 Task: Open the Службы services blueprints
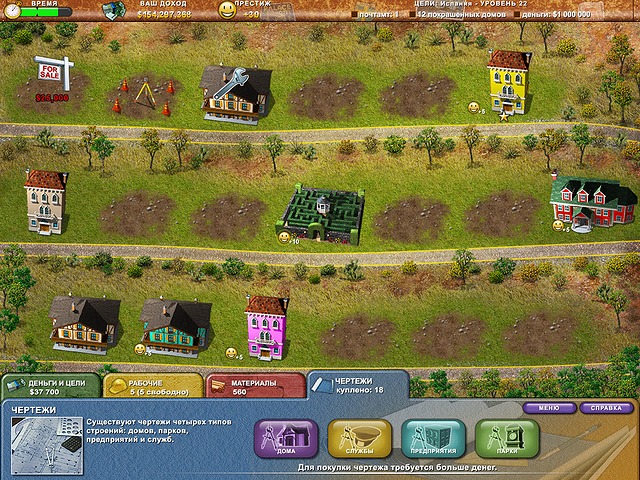point(360,438)
